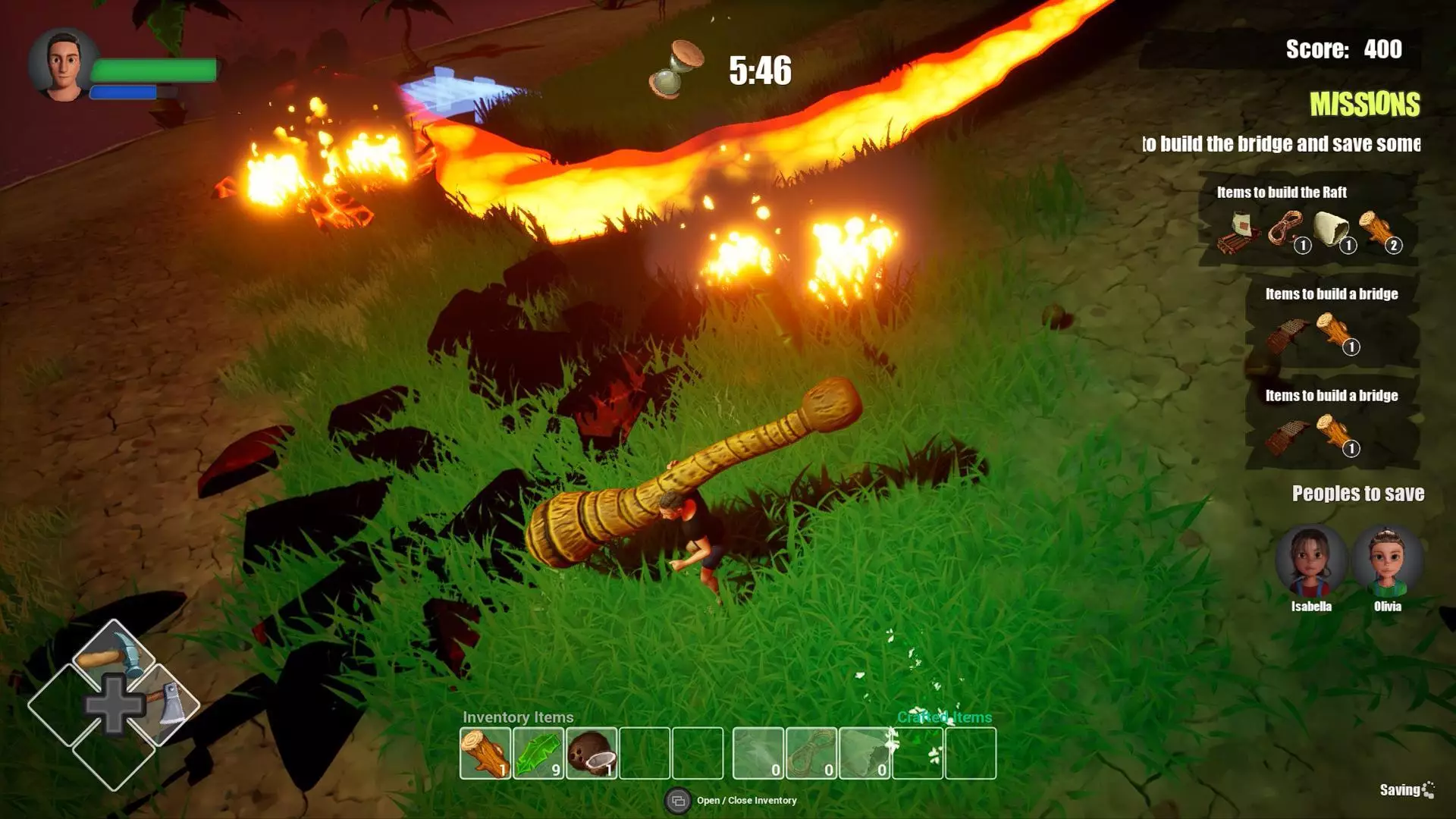Select the crafted rope slot
Image resolution: width=1456 pixels, height=819 pixels.
pos(811,753)
